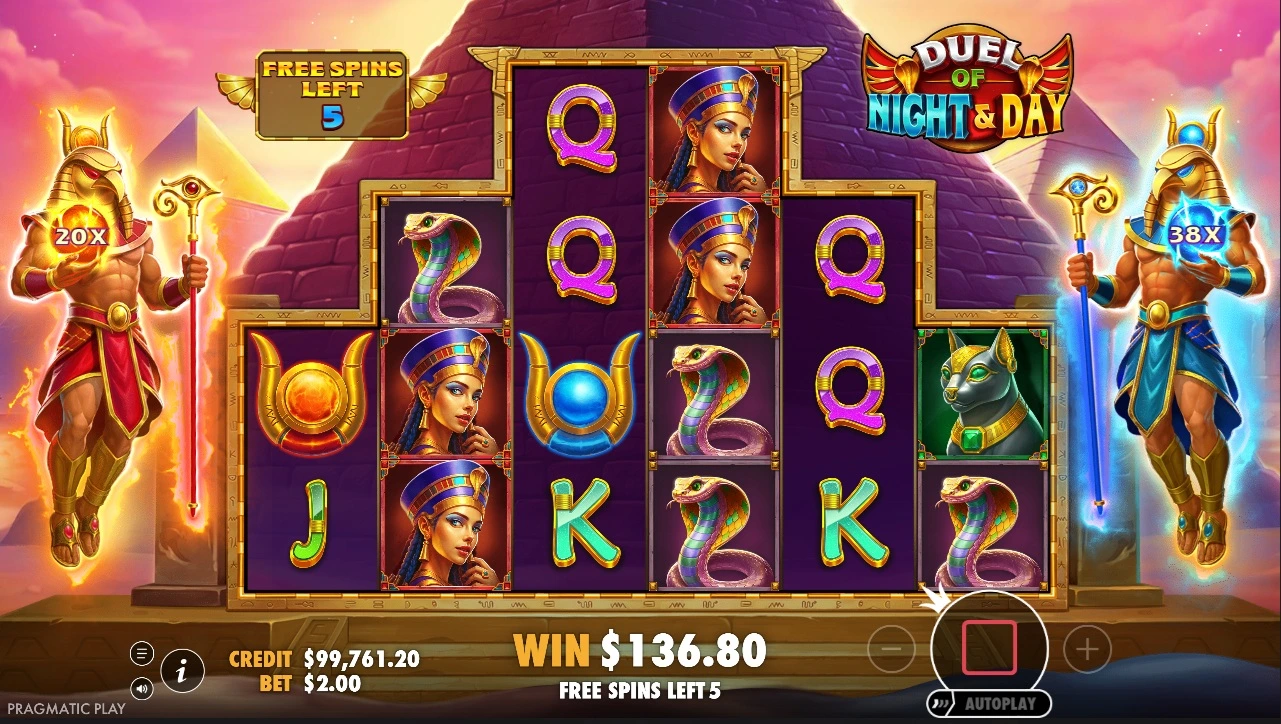1281x724 pixels.
Task: Open the hamburger settings menu
Action: (142, 654)
